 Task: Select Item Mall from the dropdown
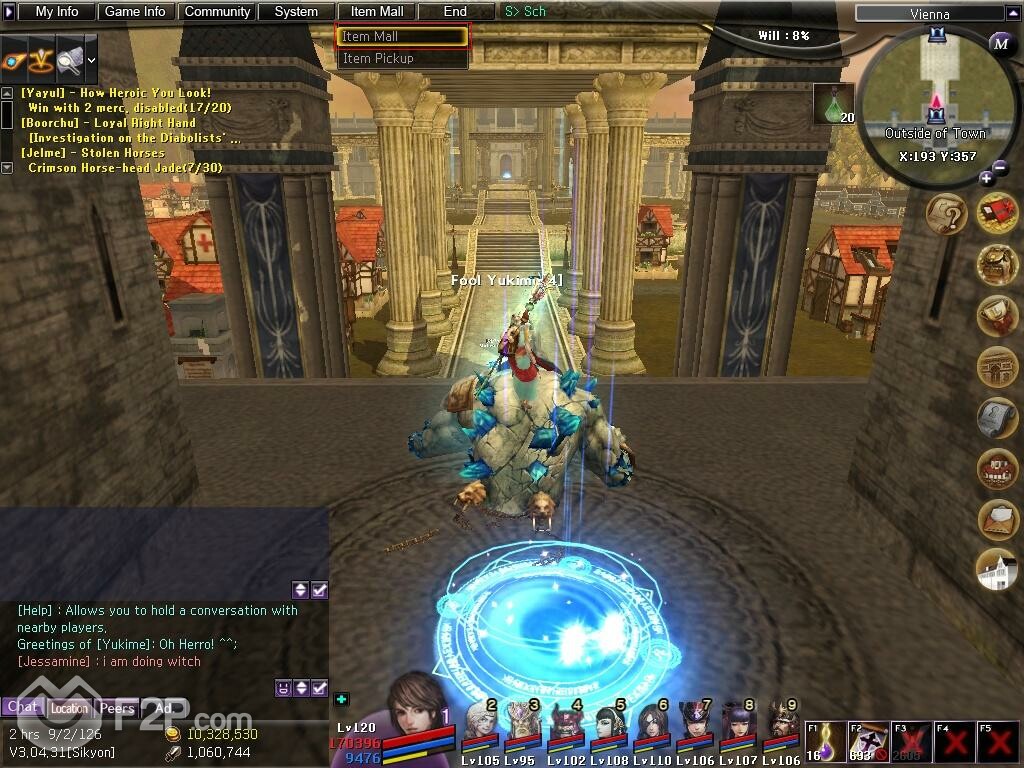click(402, 37)
